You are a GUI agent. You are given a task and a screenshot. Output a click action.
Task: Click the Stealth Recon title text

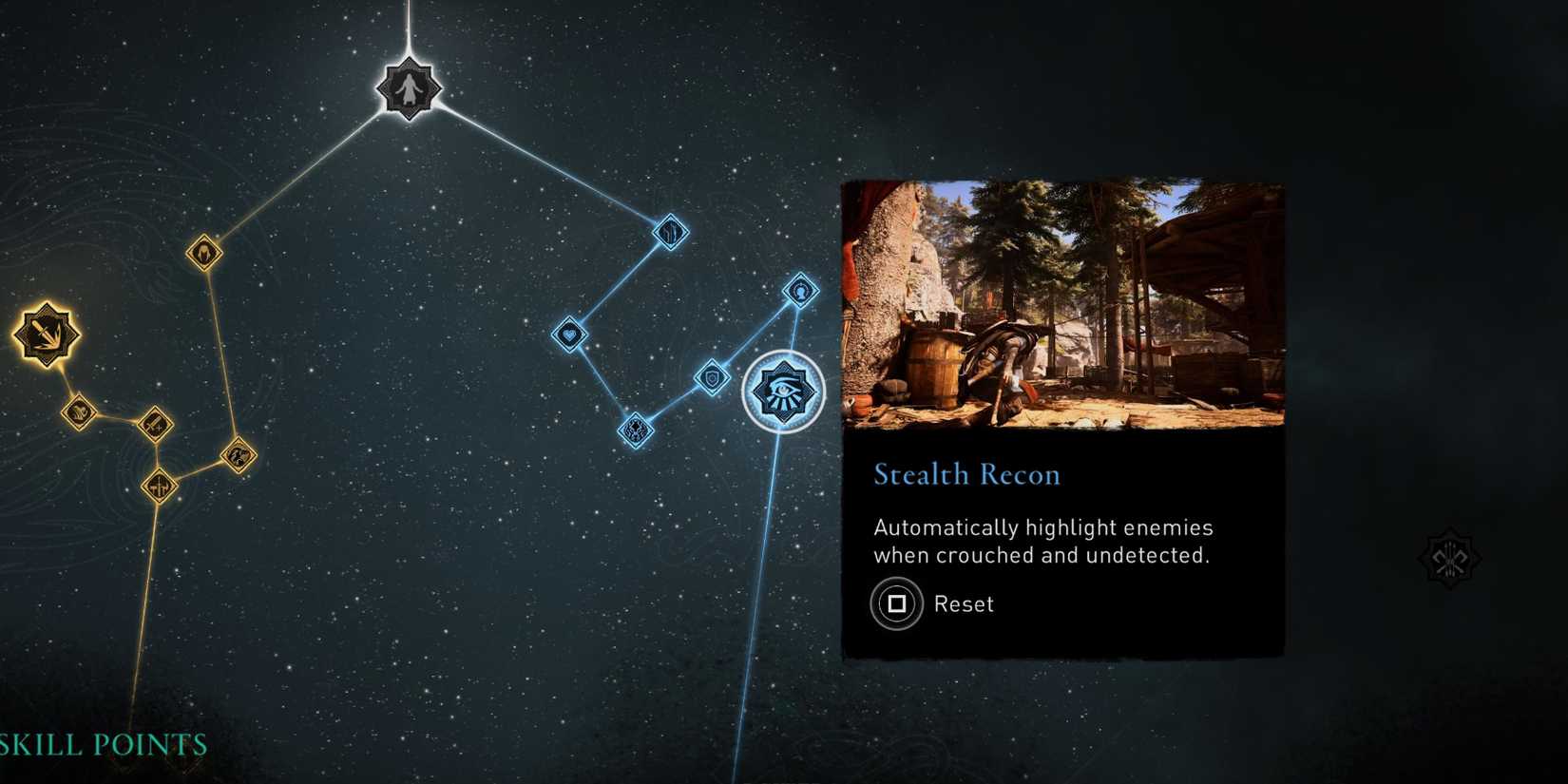point(966,474)
